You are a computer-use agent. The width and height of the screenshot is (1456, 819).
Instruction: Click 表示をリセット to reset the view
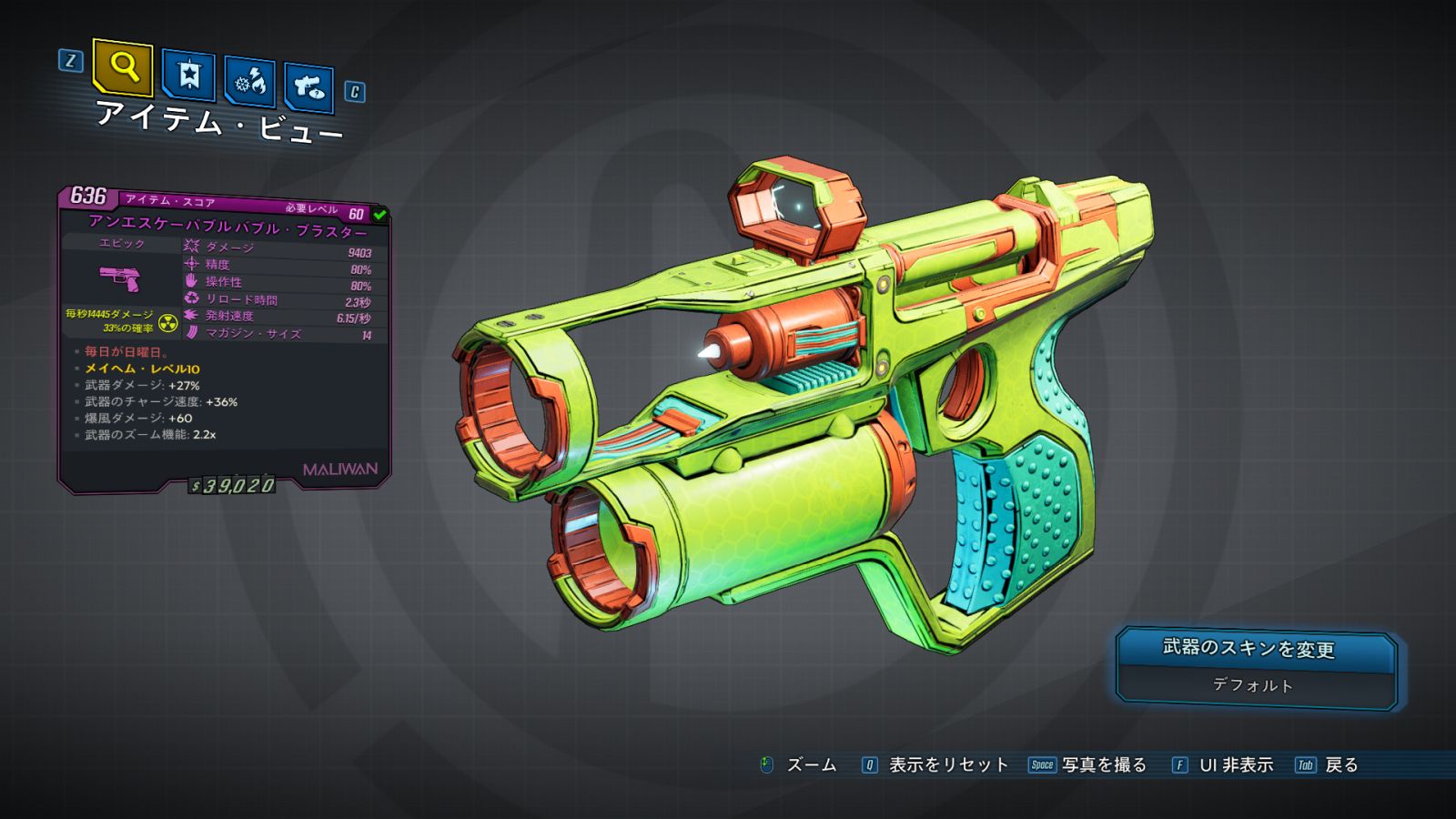(x=947, y=765)
